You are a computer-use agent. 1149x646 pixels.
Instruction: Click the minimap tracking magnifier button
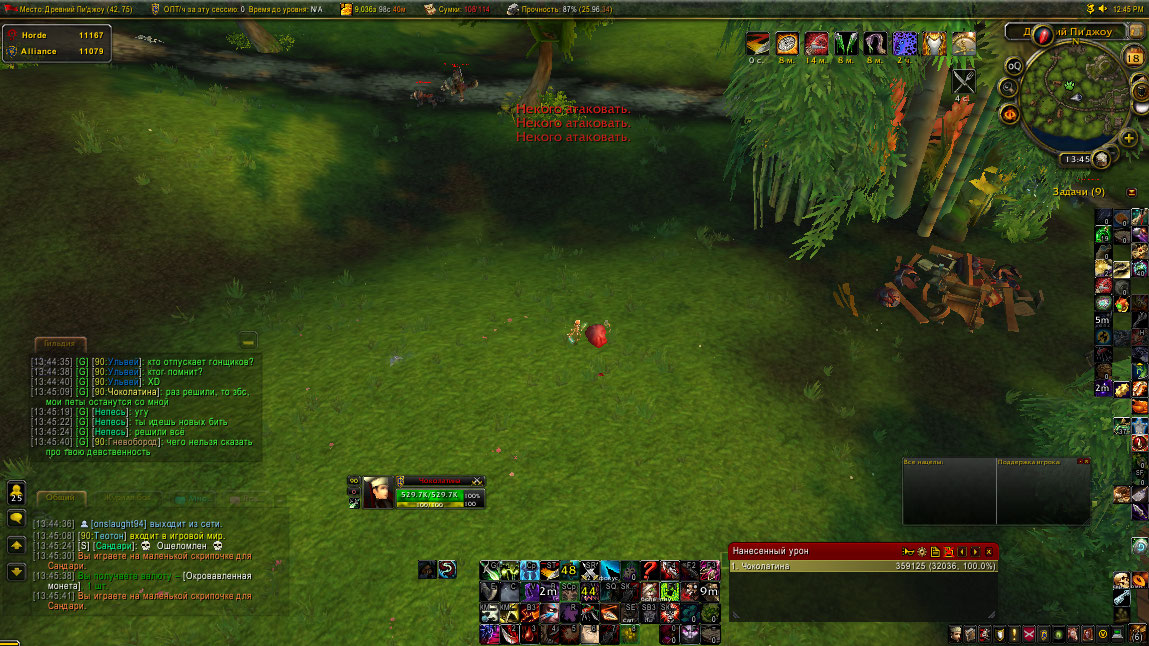point(1009,88)
